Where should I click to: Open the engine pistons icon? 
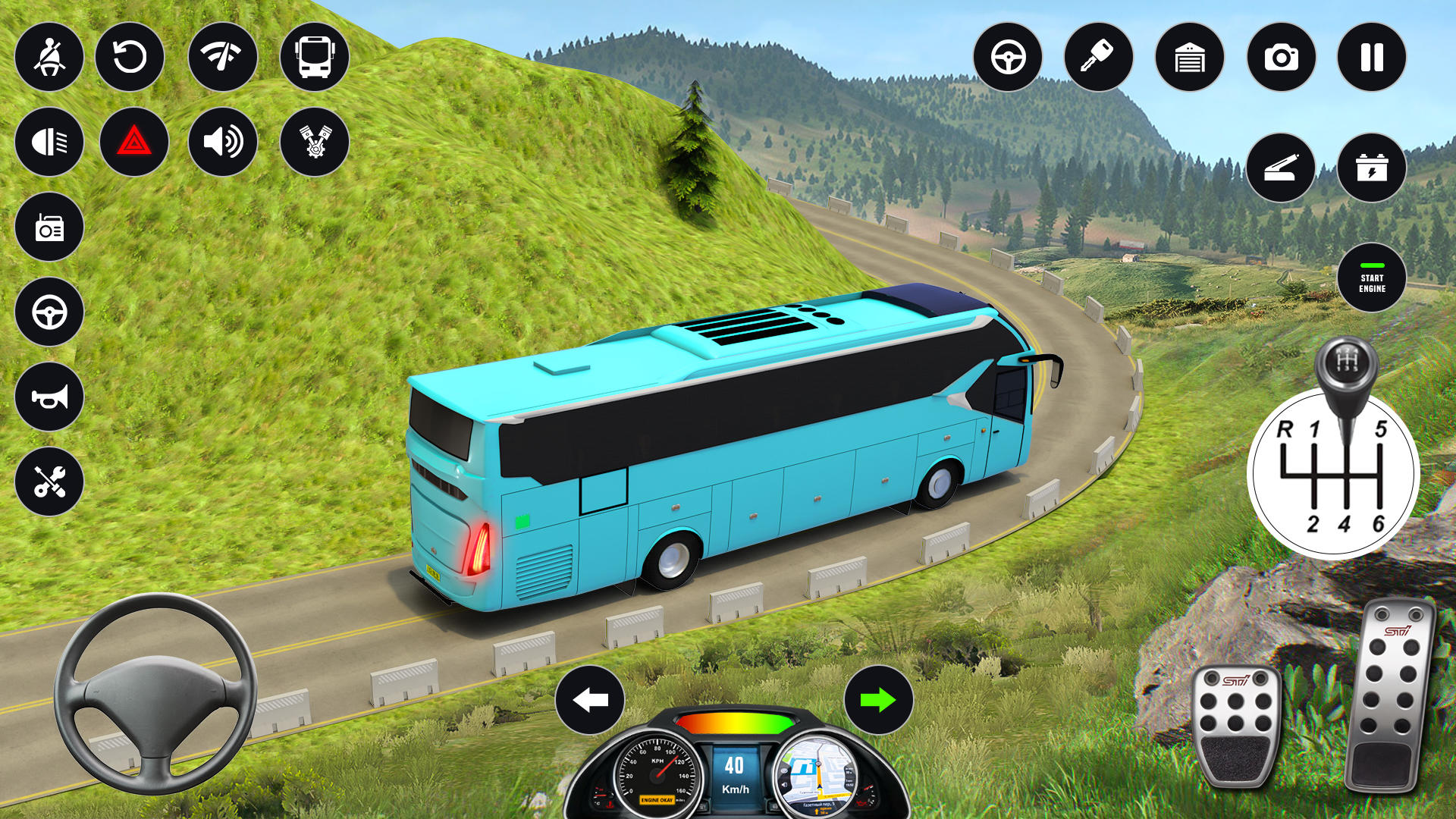(315, 142)
